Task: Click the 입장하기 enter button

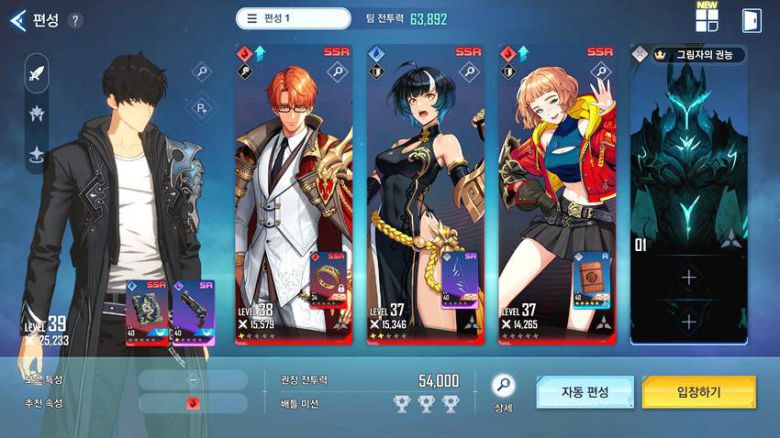Action: (x=699, y=392)
